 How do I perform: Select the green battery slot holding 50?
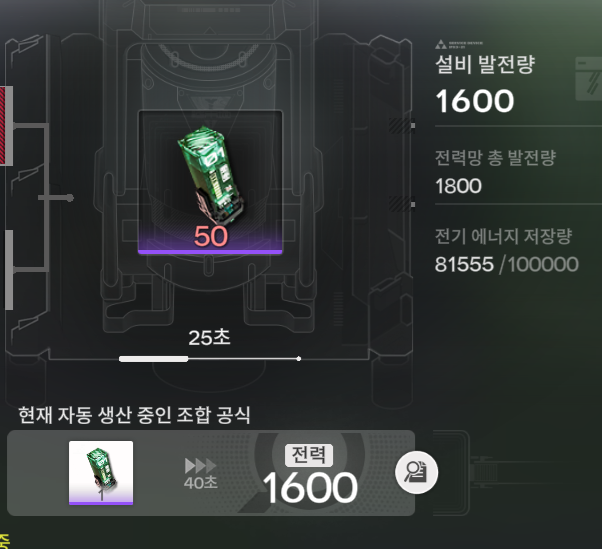click(210, 182)
